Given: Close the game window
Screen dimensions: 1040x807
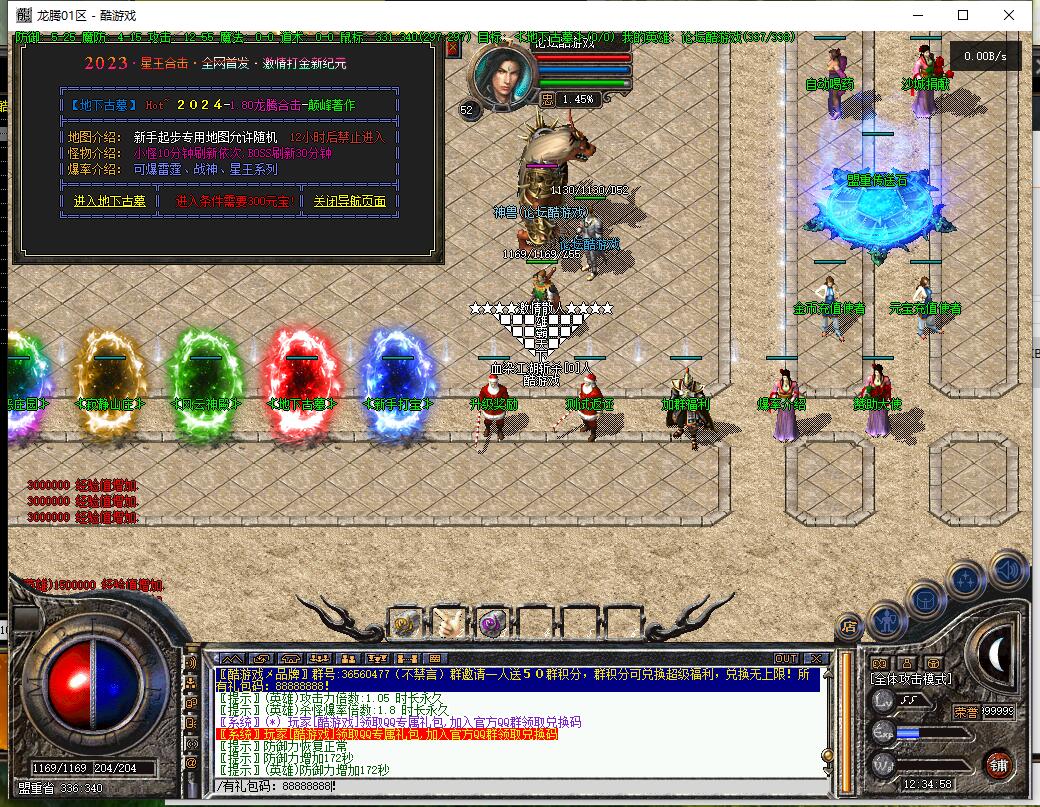Looking at the screenshot, I should point(1009,15).
